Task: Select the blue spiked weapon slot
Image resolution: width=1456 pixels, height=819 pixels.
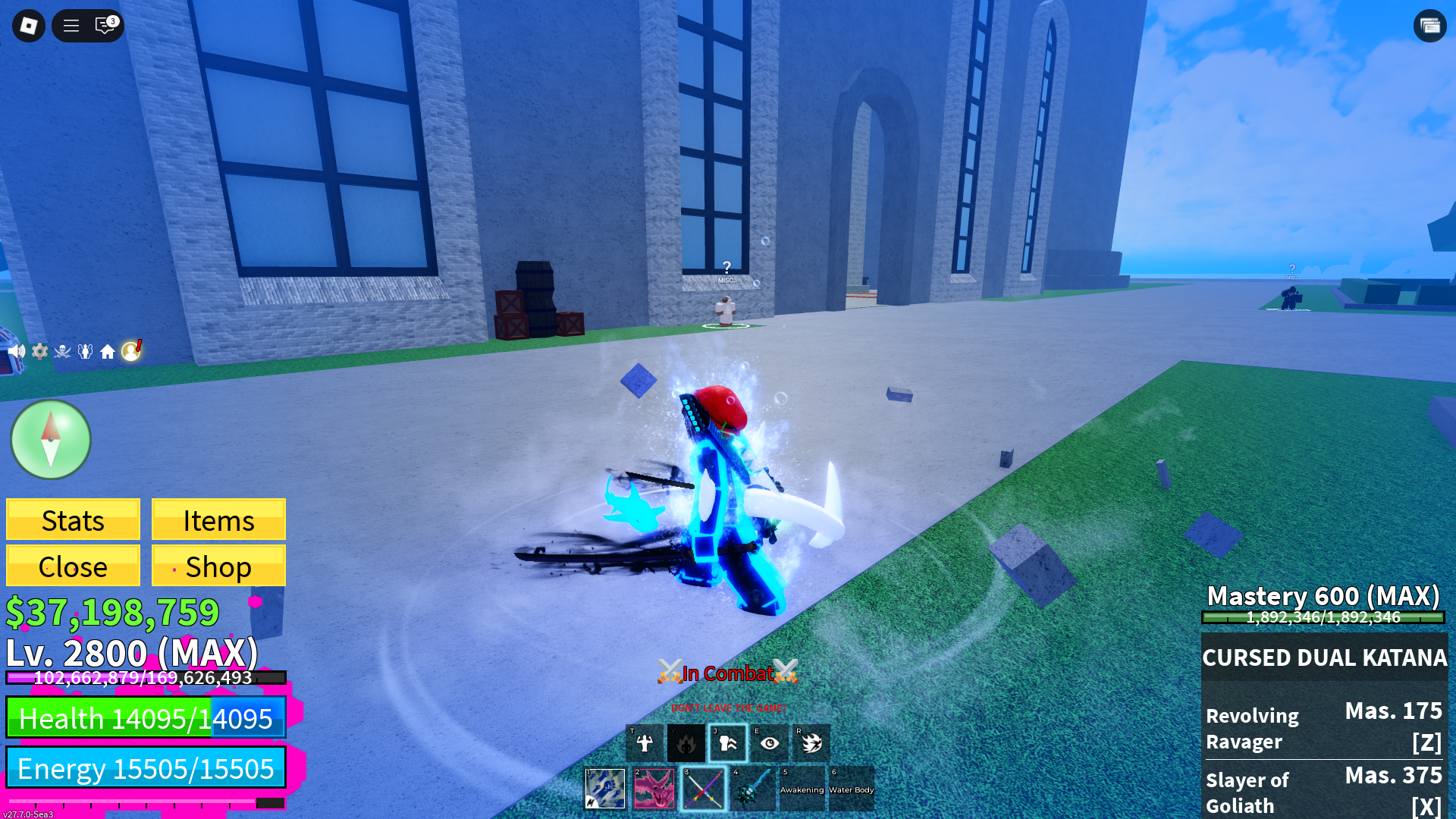Action: (x=753, y=789)
